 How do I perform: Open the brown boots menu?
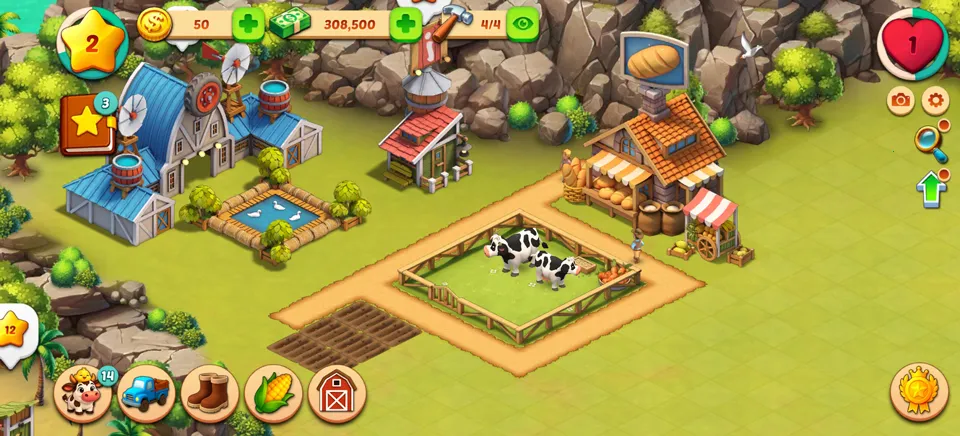210,393
